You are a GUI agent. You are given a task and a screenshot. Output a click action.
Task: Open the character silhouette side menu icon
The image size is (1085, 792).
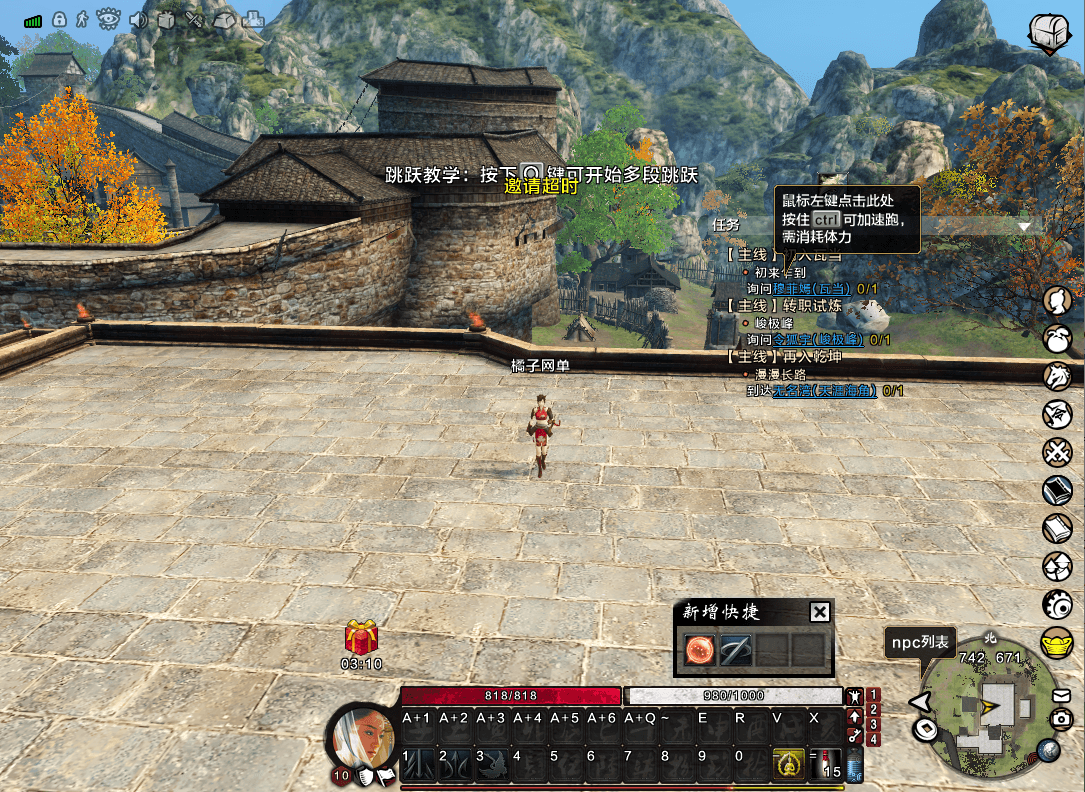tap(1058, 300)
